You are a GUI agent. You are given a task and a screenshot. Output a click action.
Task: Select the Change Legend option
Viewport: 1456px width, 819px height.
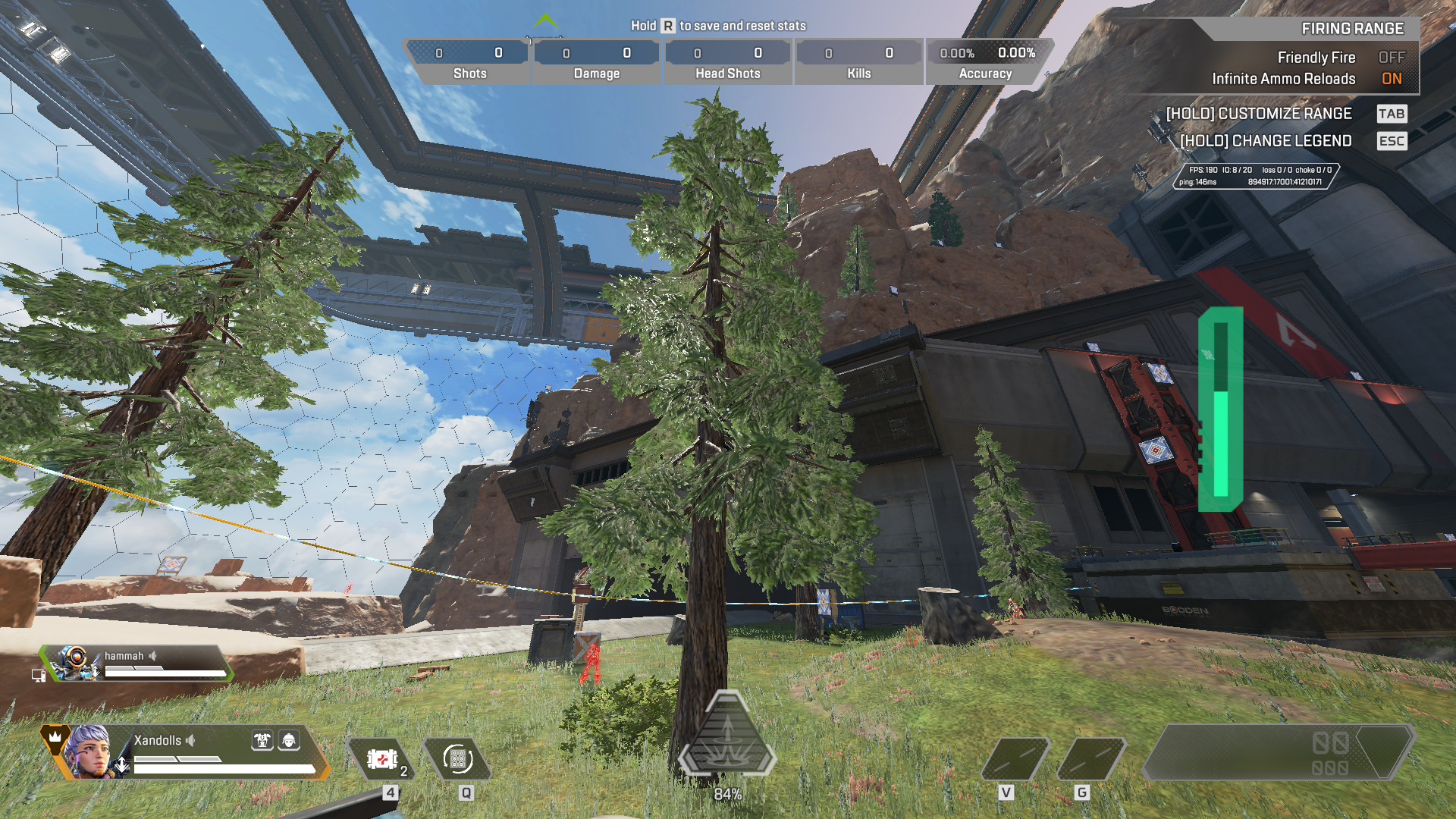click(x=1266, y=141)
